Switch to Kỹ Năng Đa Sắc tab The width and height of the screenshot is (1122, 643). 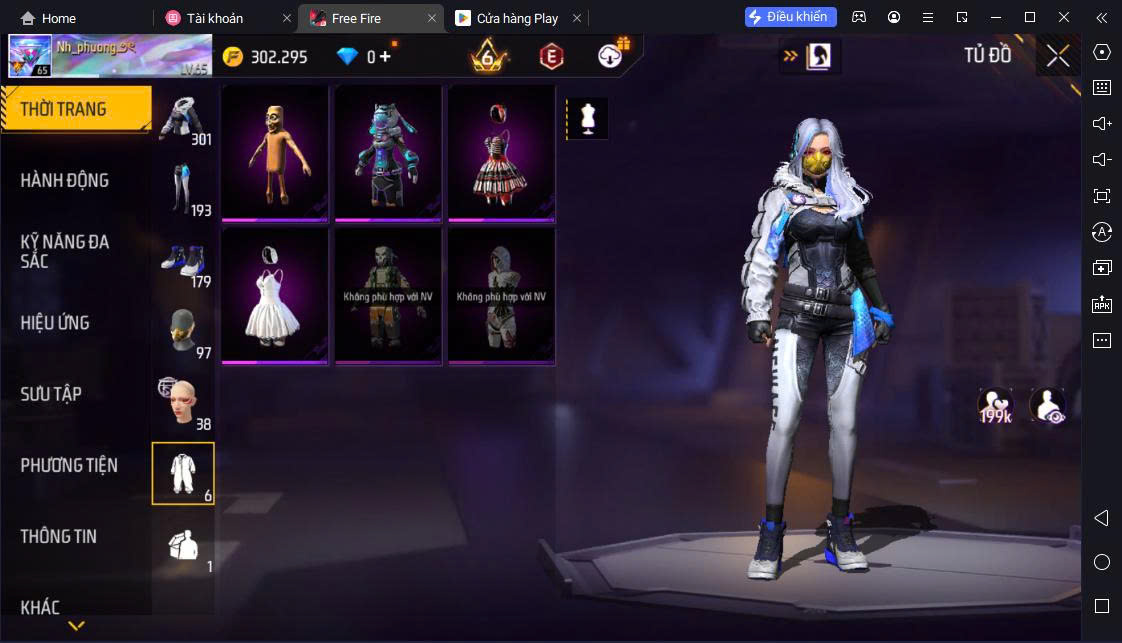(65, 251)
